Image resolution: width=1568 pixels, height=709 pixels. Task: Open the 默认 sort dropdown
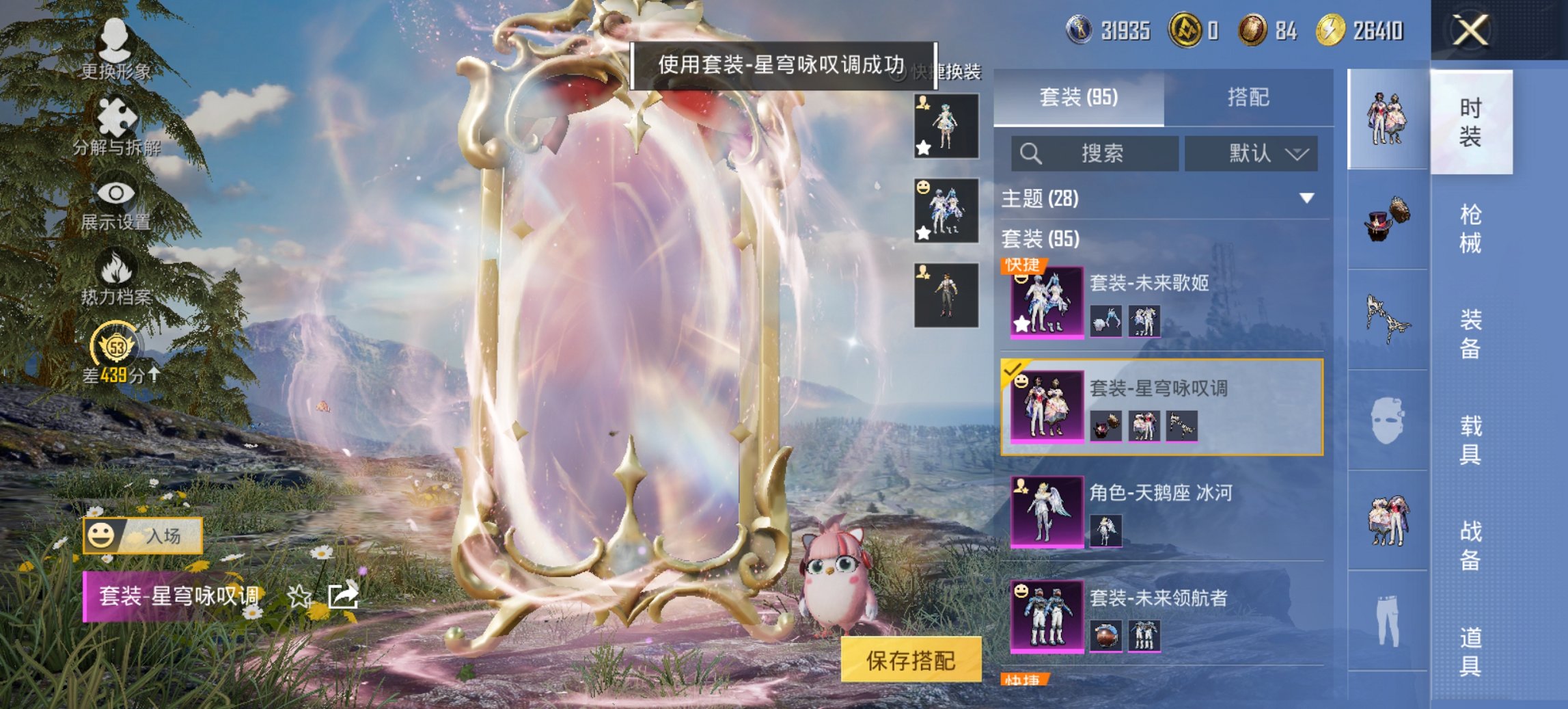[1252, 153]
